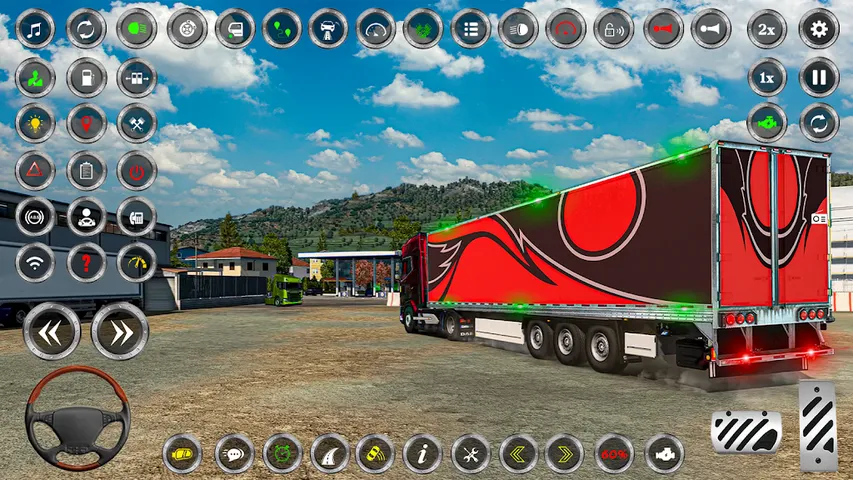Click the red map pin icon
The height and width of the screenshot is (480, 853).
86,124
